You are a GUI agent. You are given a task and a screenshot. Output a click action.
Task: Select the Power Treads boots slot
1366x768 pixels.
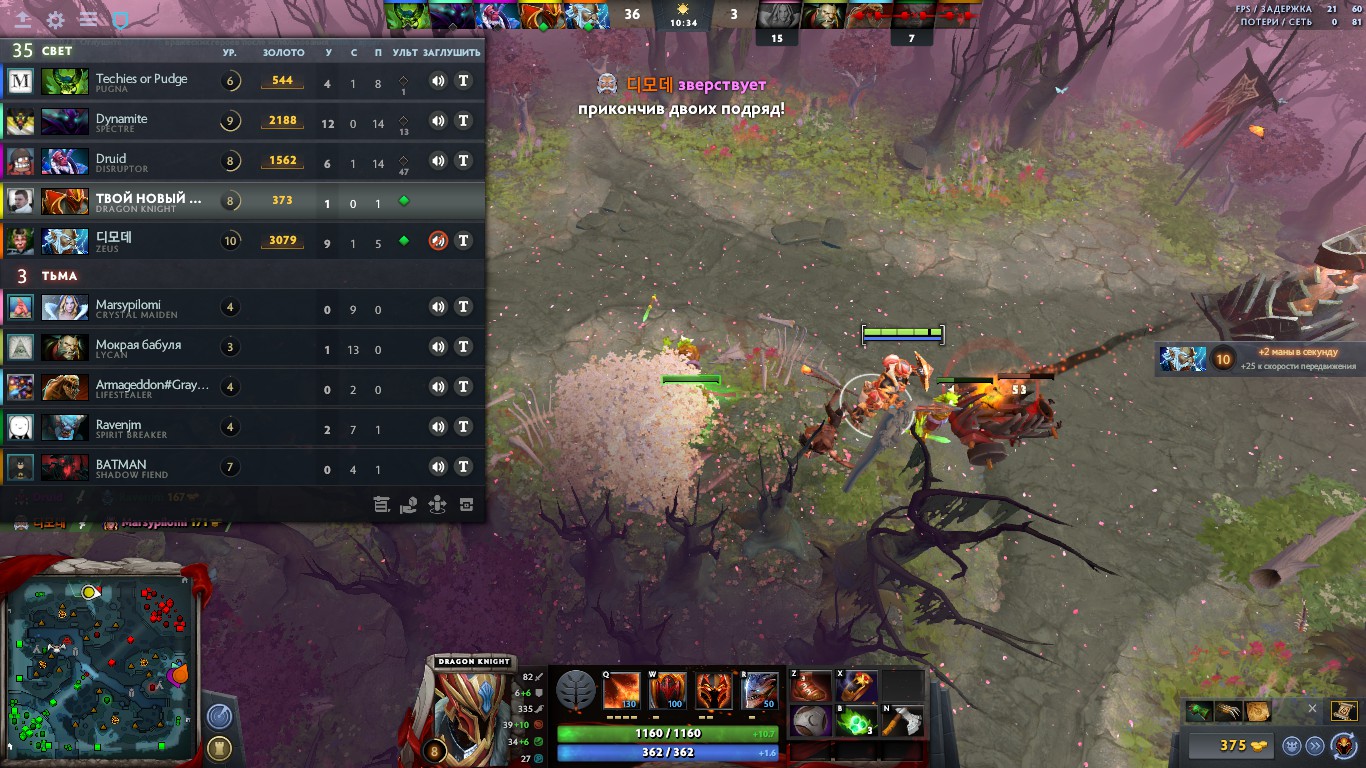811,687
